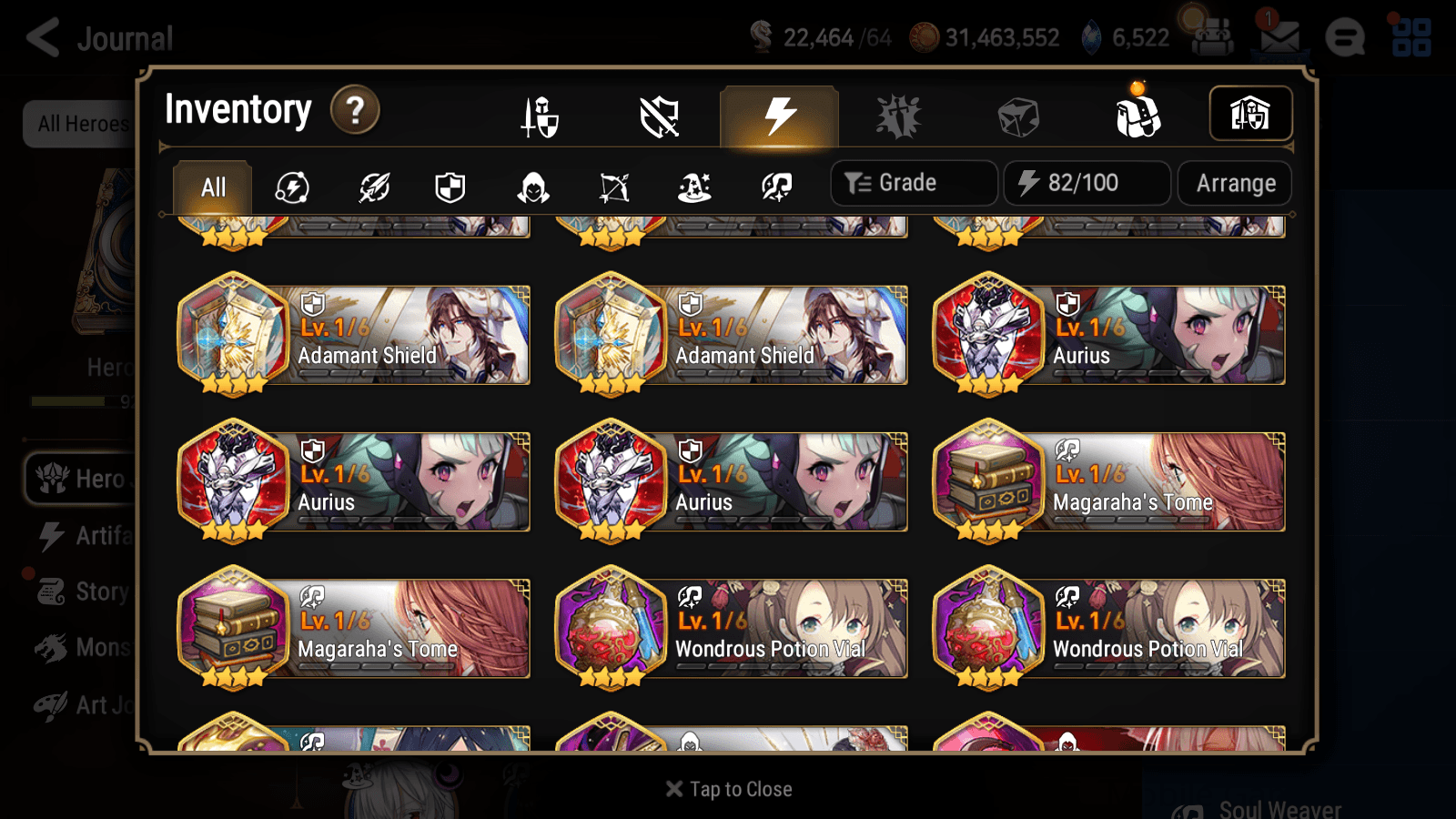Open the Inventory help question mark
1456x819 pixels.
click(354, 110)
